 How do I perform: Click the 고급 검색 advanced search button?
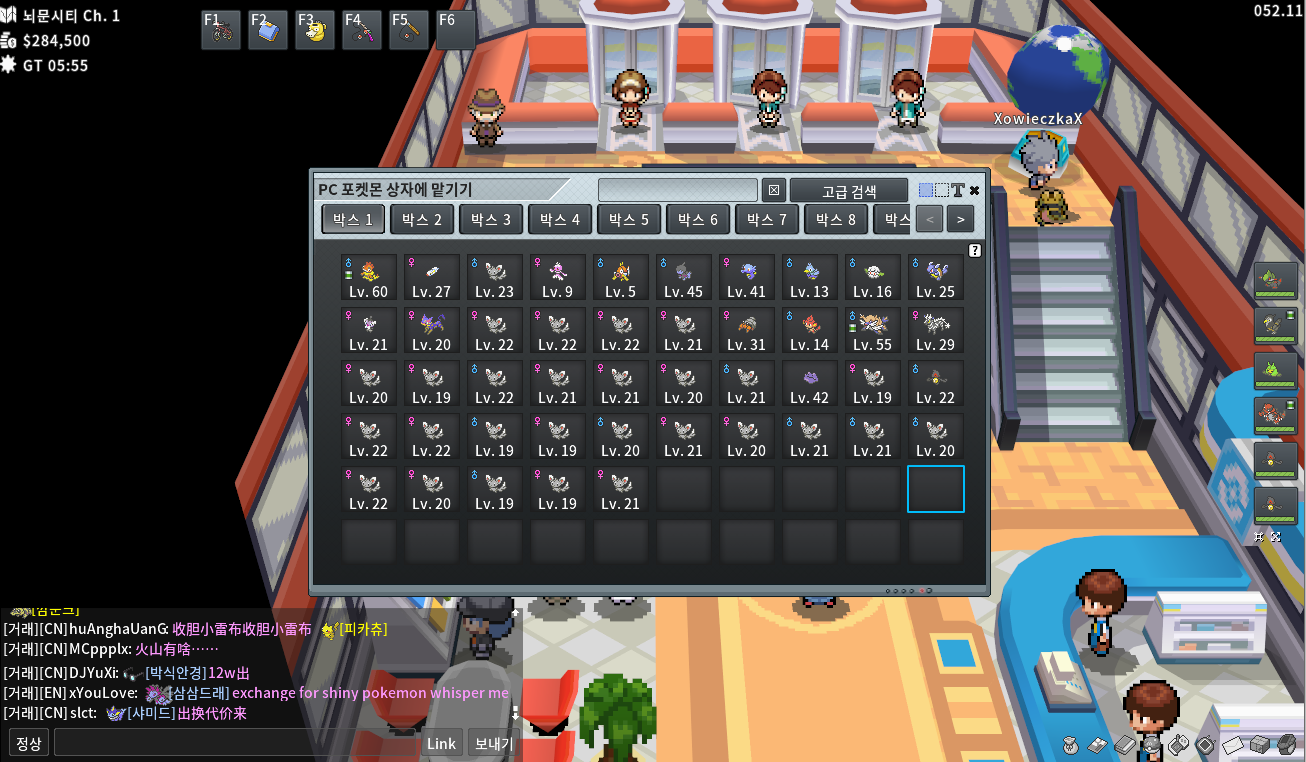[849, 190]
